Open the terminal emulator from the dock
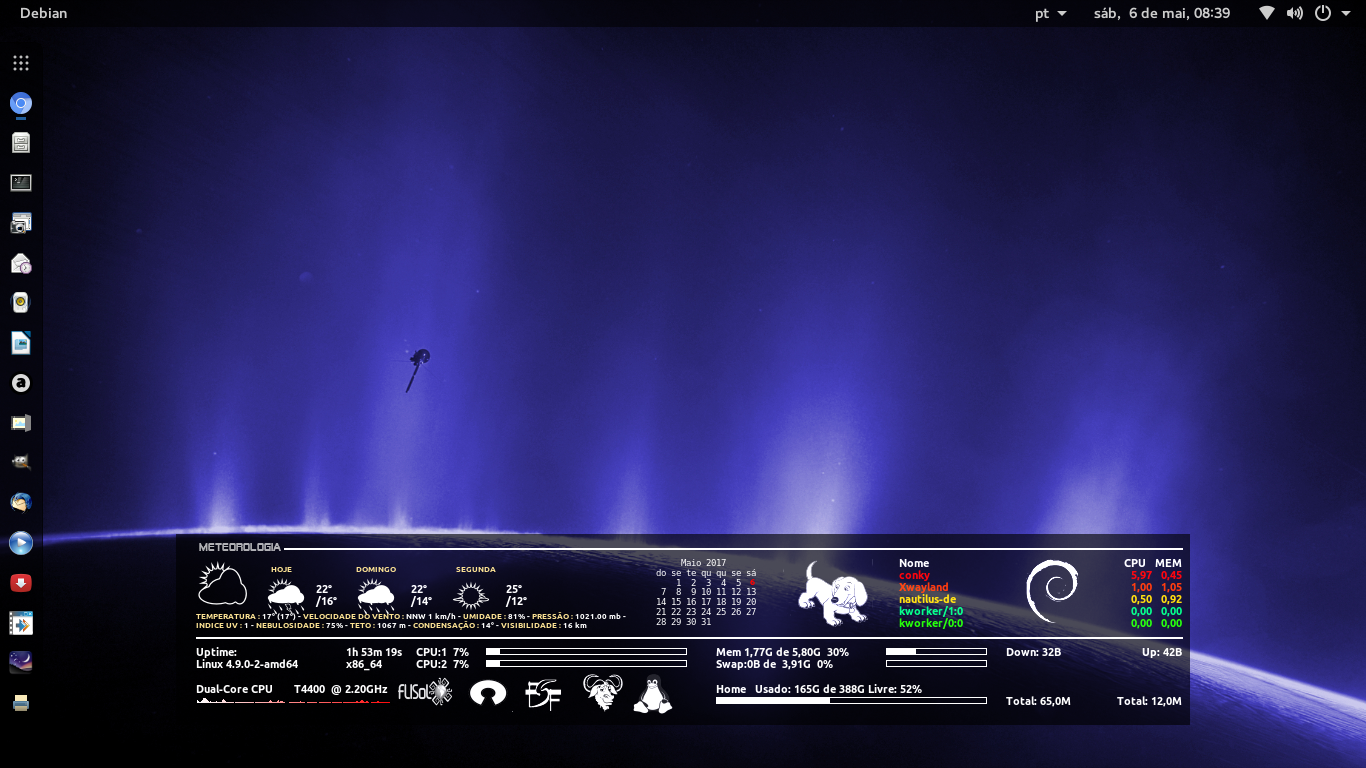The width and height of the screenshot is (1366, 768). [20, 183]
